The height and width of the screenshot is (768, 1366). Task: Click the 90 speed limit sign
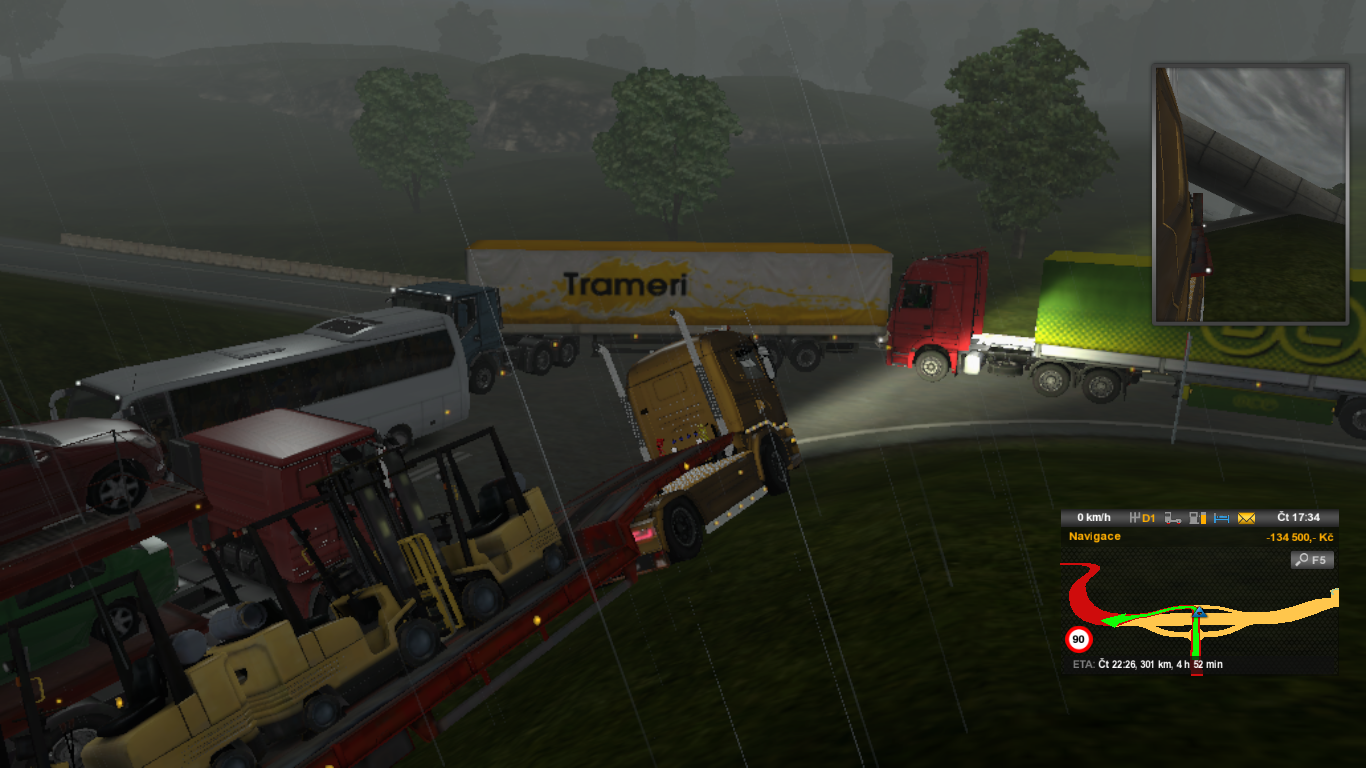click(x=1078, y=637)
